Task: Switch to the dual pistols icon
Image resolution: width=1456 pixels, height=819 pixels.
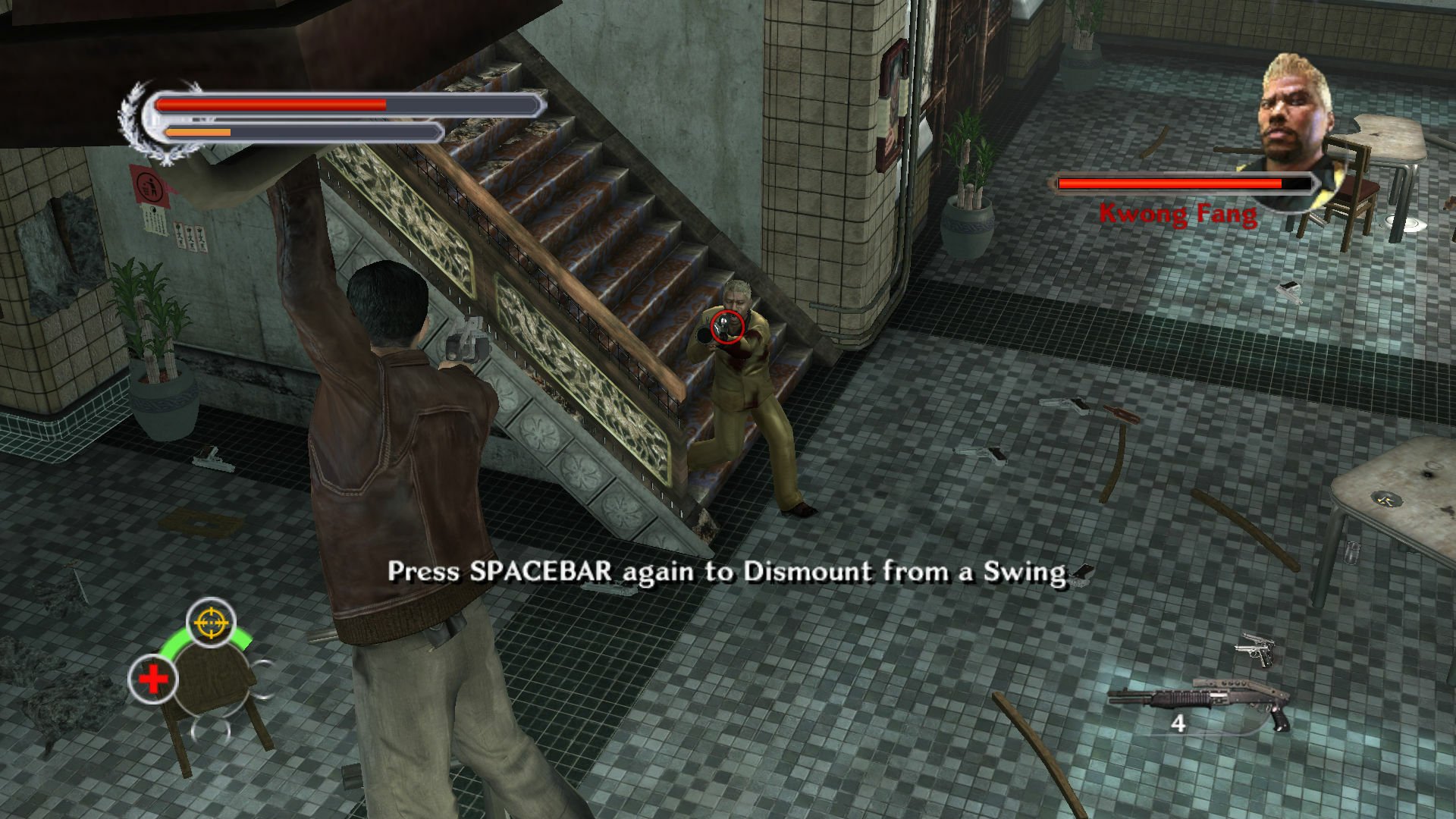Action: pyautogui.click(x=1257, y=651)
